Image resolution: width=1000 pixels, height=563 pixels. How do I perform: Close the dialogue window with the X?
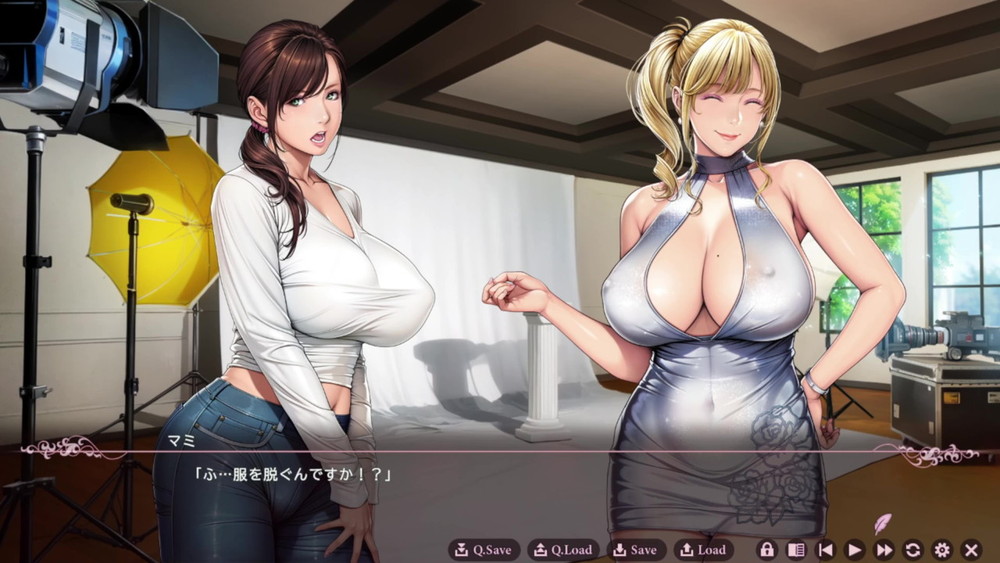pyautogui.click(x=970, y=549)
